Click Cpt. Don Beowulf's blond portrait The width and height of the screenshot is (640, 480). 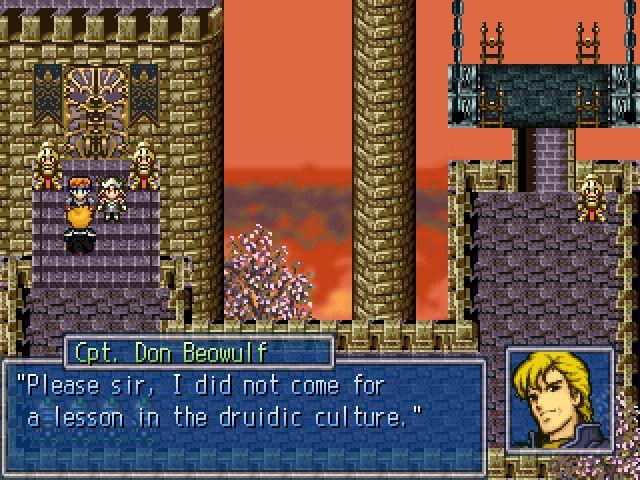[559, 400]
